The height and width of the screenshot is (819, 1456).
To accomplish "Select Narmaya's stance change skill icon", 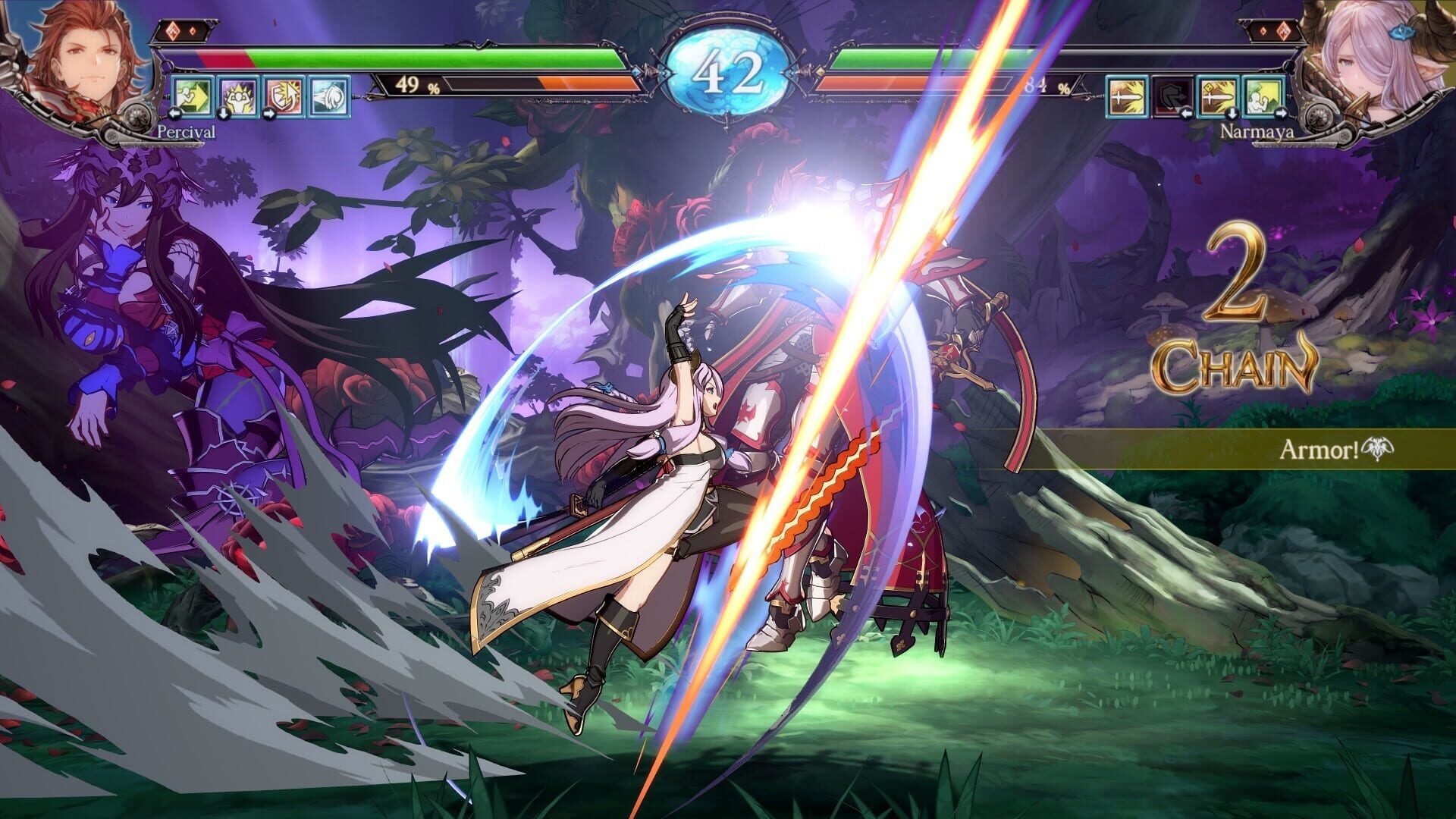I will pyautogui.click(x=1263, y=97).
